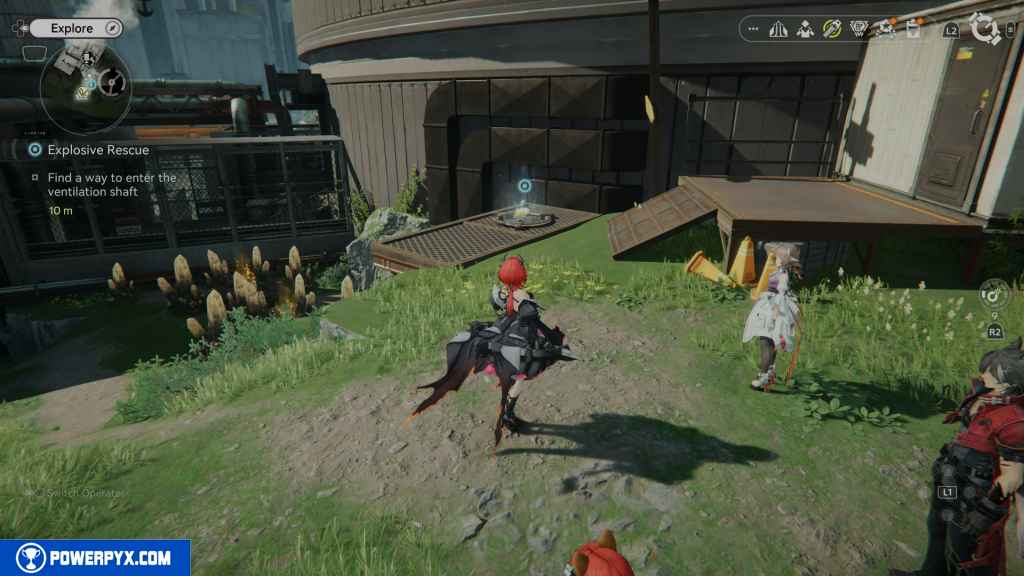This screenshot has width=1024, height=576.
Task: Click the blue objective marker above the device
Action: (x=525, y=185)
